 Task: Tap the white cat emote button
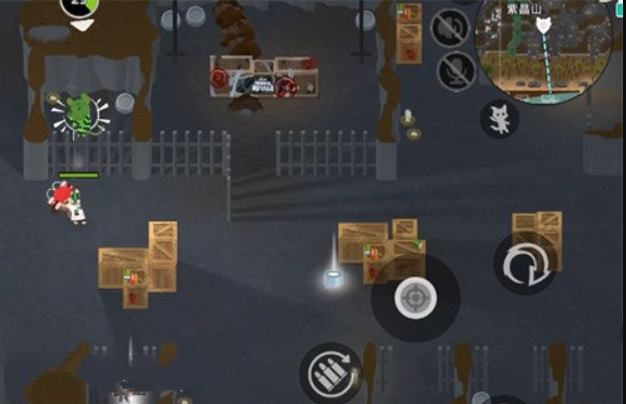tap(499, 119)
